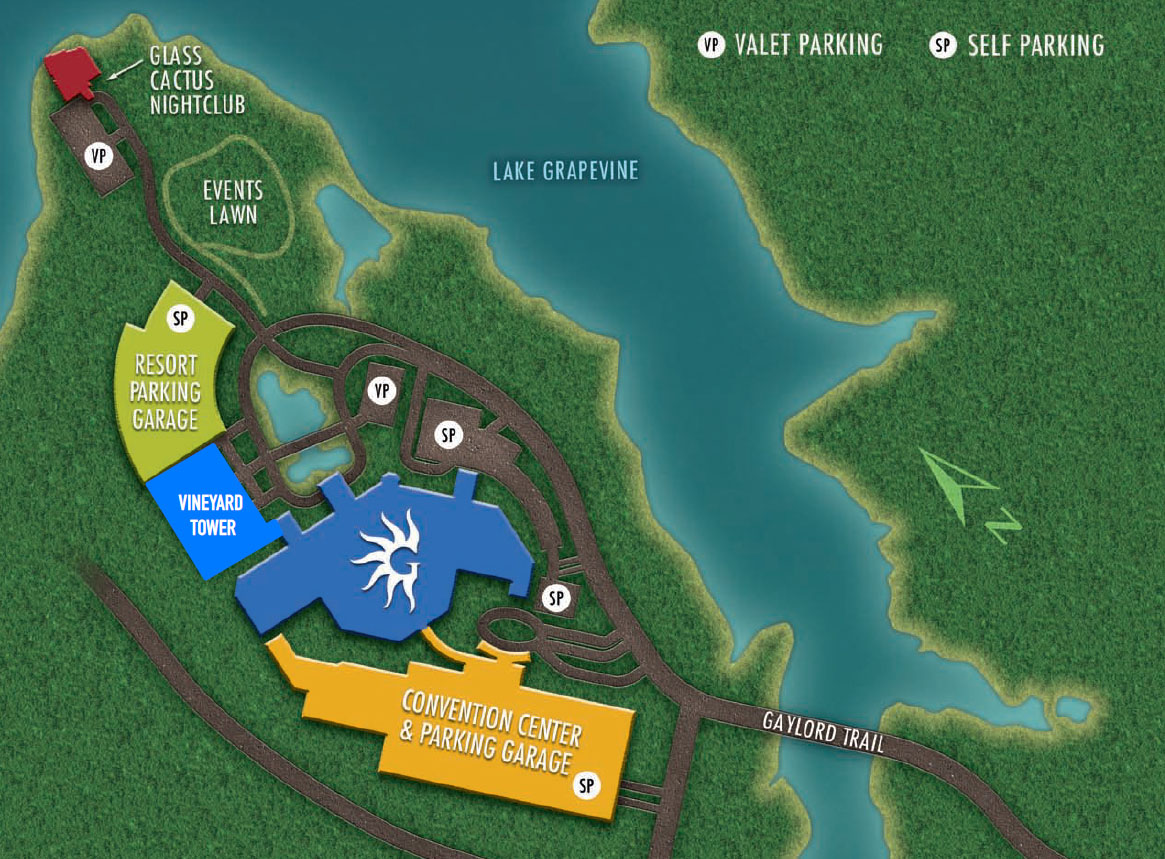Select the Valet Parking legend entry

[791, 45]
